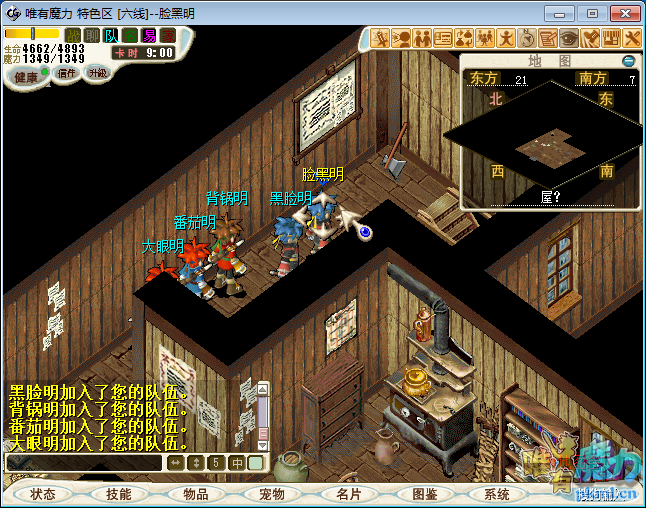Click the 中 chat font size button
Image resolution: width=646 pixels, height=508 pixels.
[237, 463]
